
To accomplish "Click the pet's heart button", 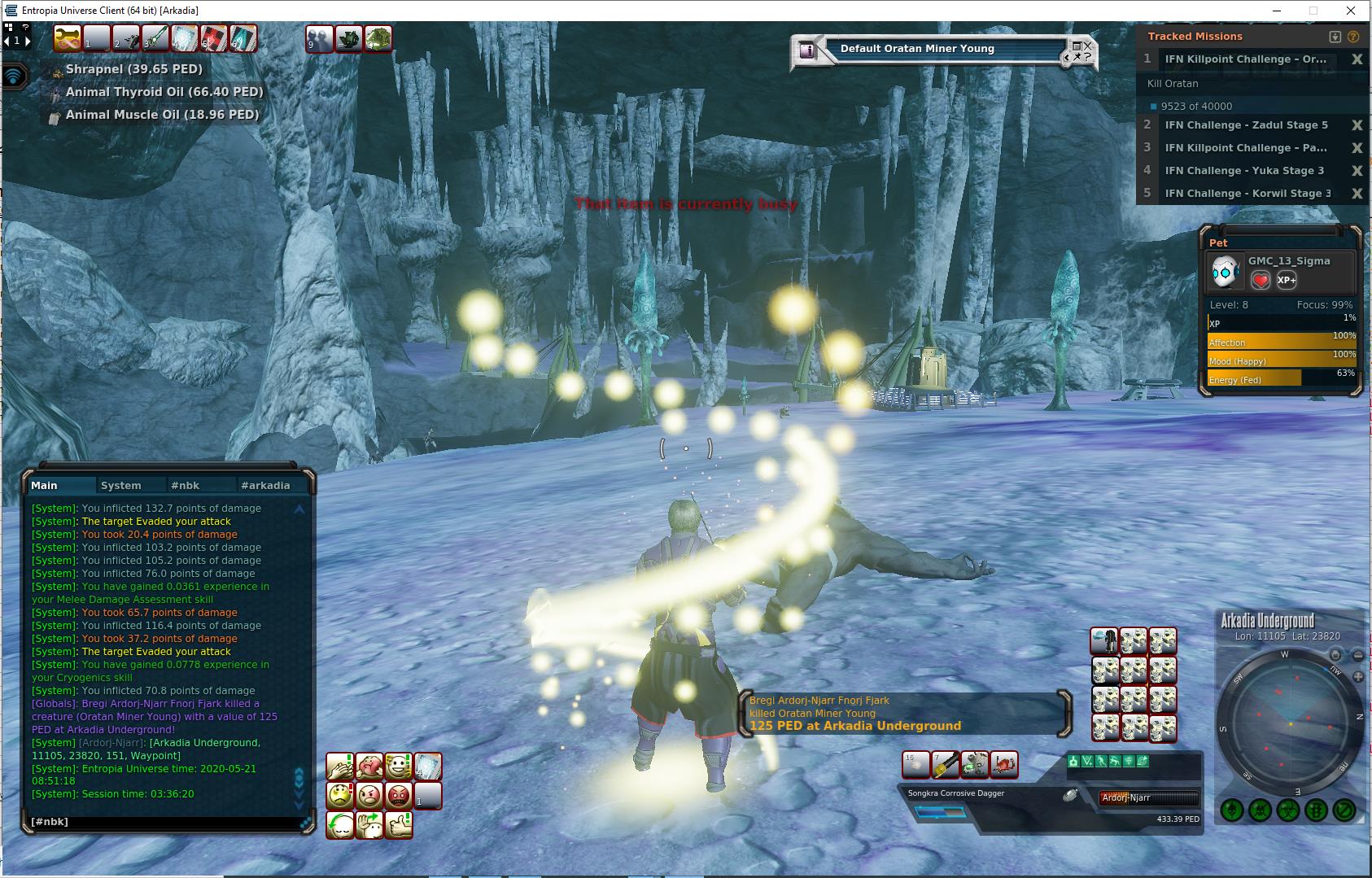I will coord(1261,280).
